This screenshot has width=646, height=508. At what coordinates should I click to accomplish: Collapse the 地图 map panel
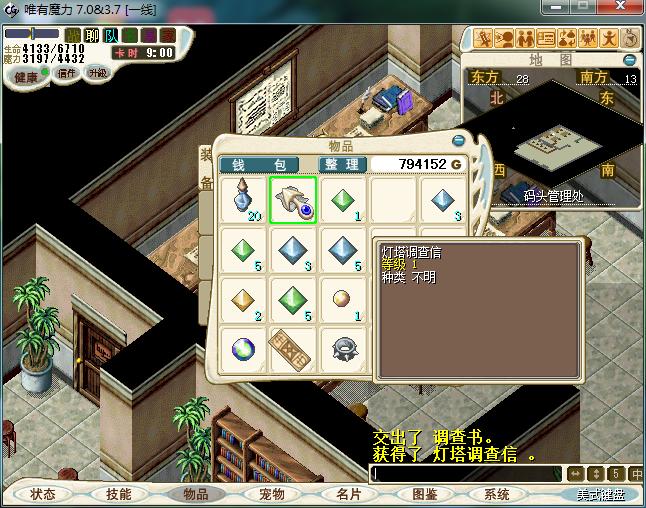[x=631, y=60]
